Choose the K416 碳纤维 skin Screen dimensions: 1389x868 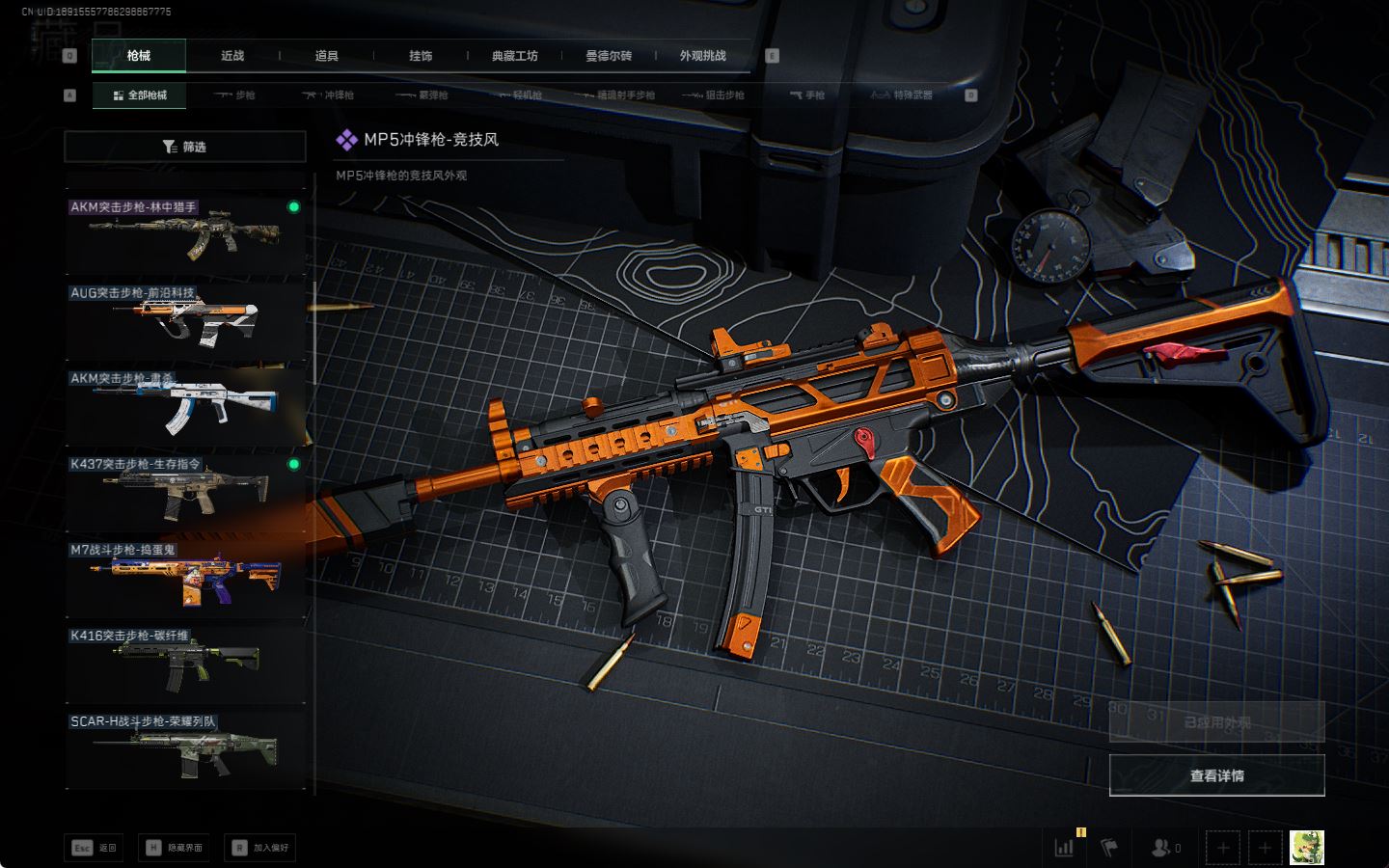point(184,662)
